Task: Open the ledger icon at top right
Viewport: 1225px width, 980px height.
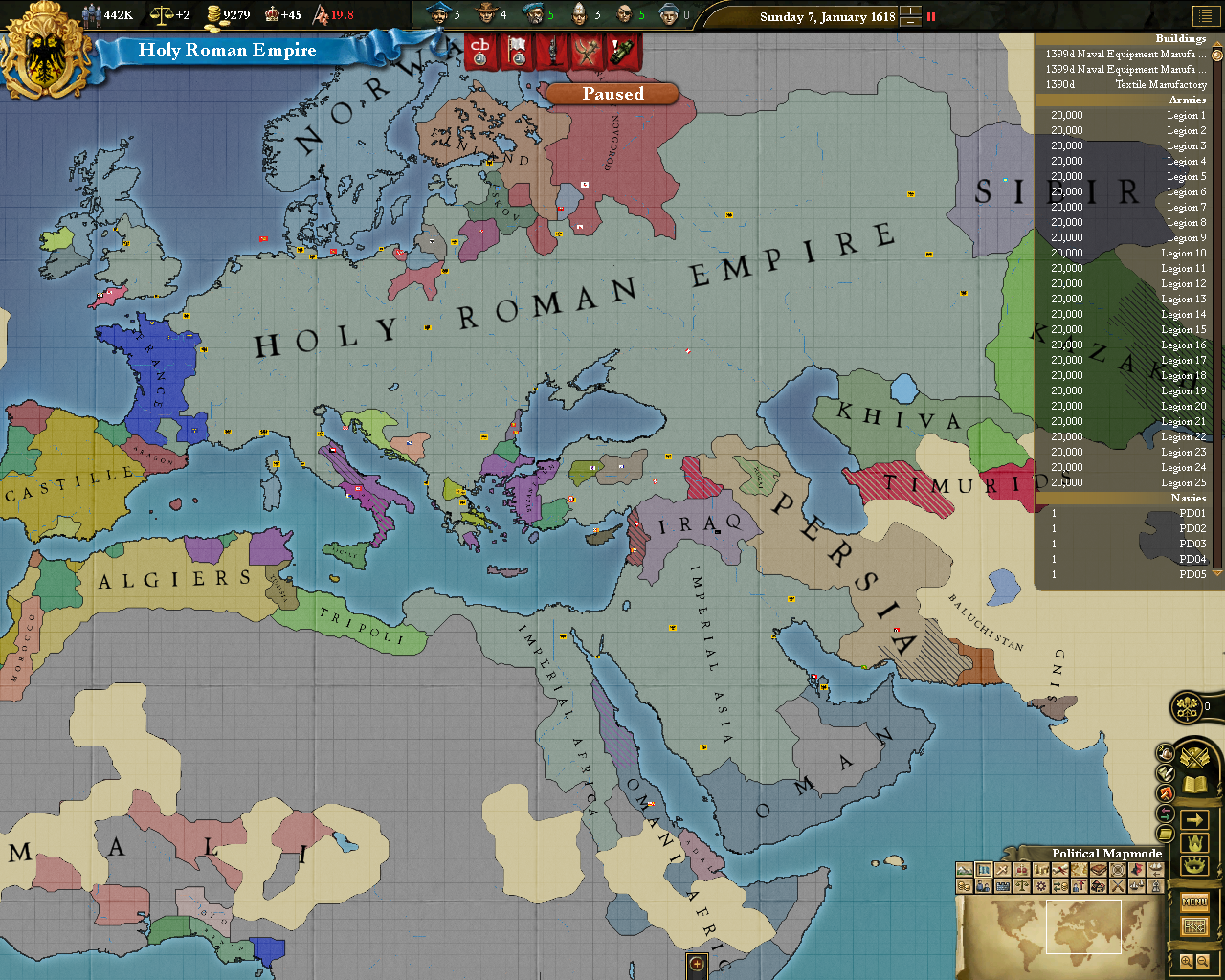Action: [x=1208, y=16]
